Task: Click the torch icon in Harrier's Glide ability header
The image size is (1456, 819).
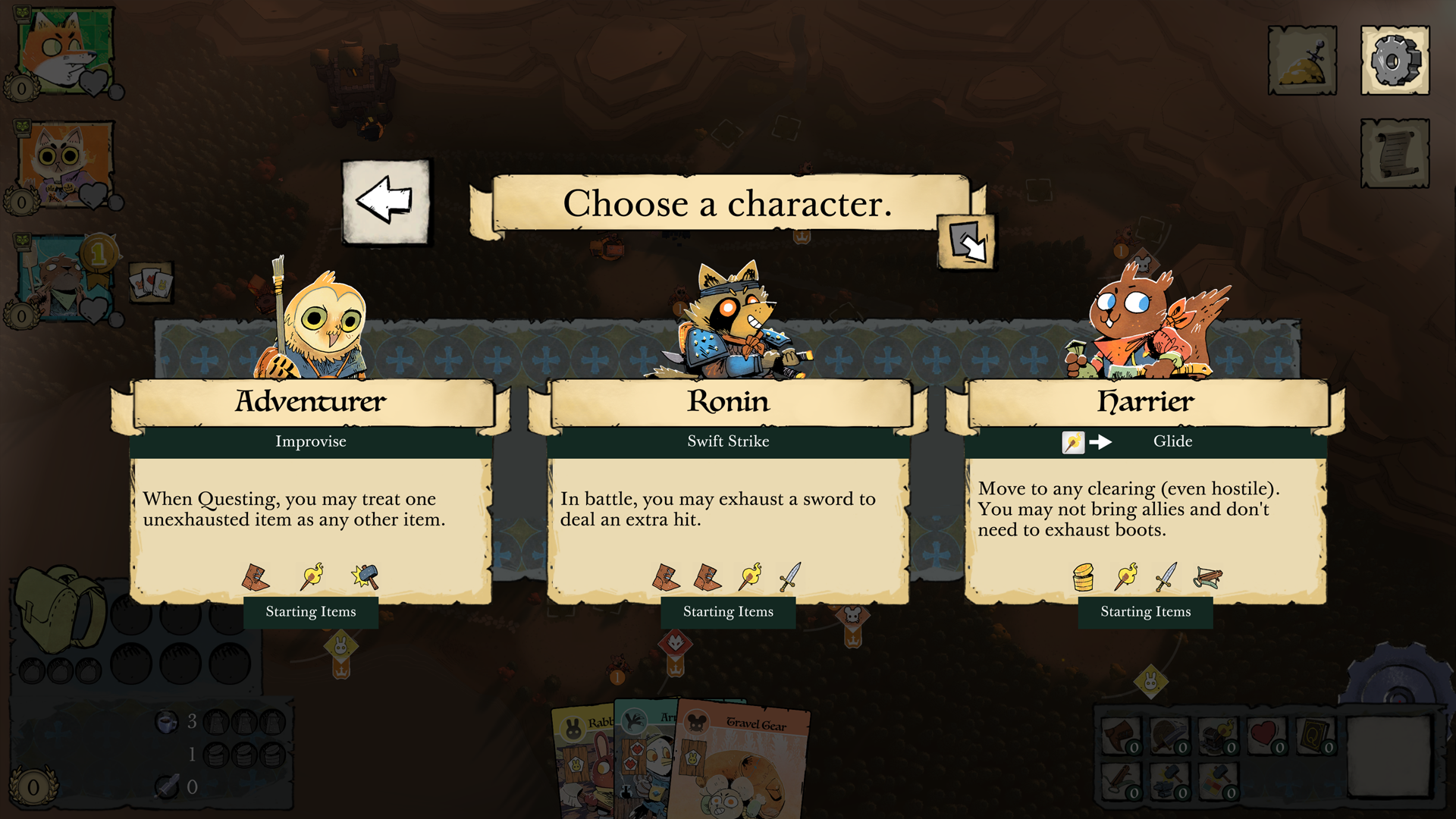Action: coord(1073,442)
